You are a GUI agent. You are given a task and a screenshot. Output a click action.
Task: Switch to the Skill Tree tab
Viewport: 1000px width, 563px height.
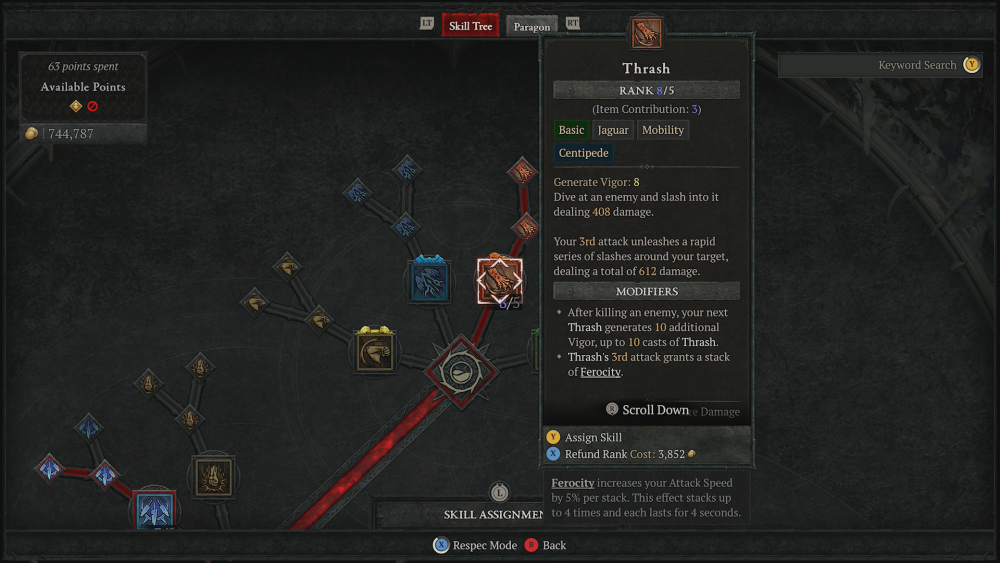click(470, 26)
